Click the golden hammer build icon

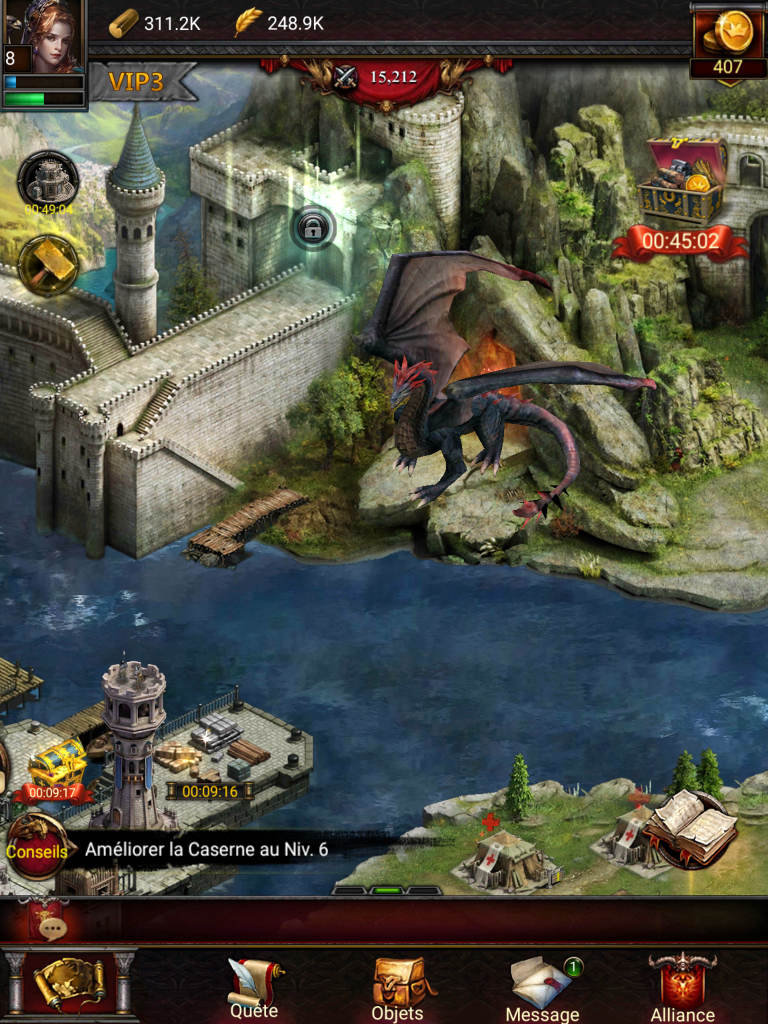click(48, 265)
